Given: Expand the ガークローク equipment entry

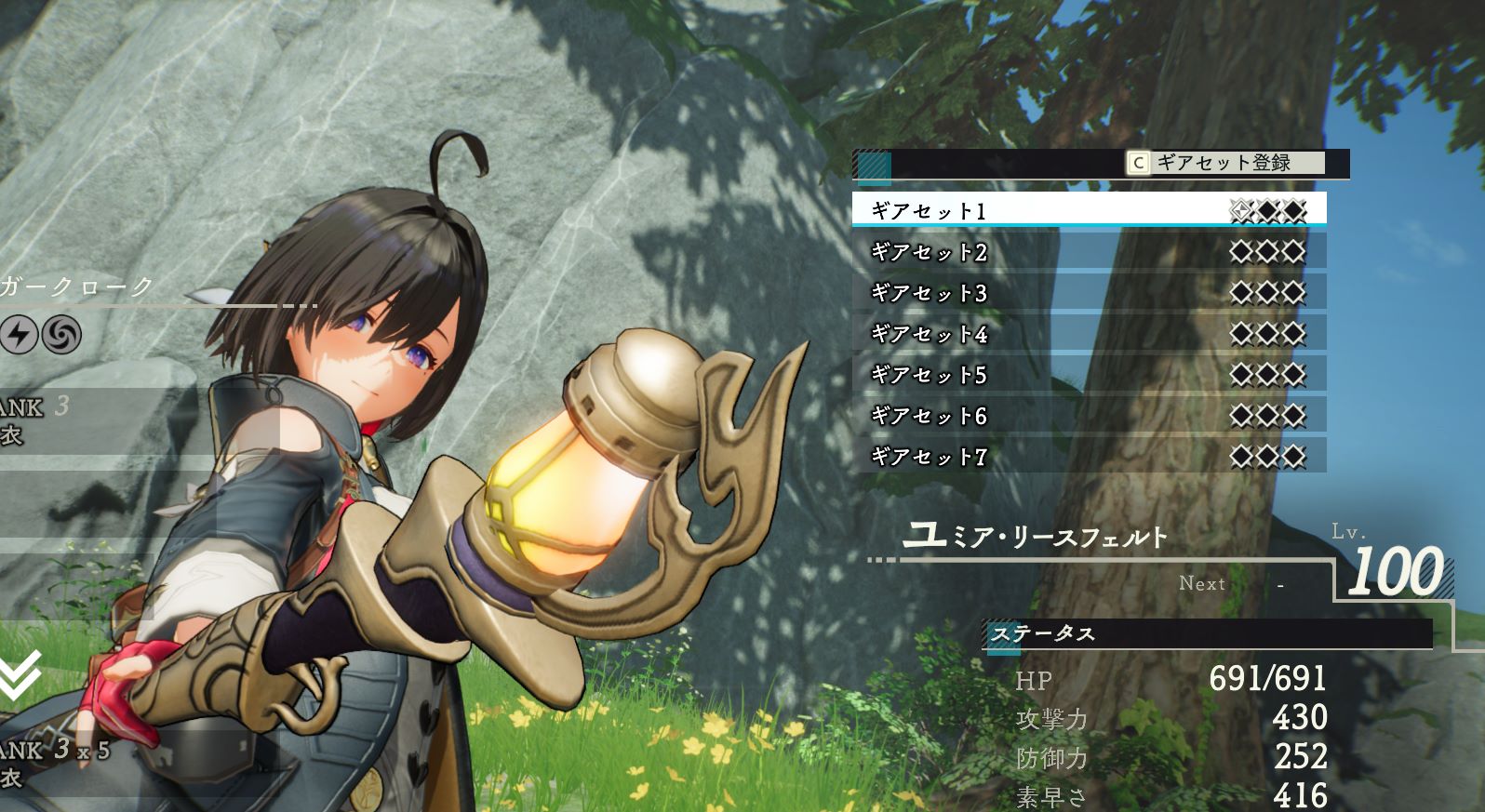Looking at the screenshot, I should (74, 287).
